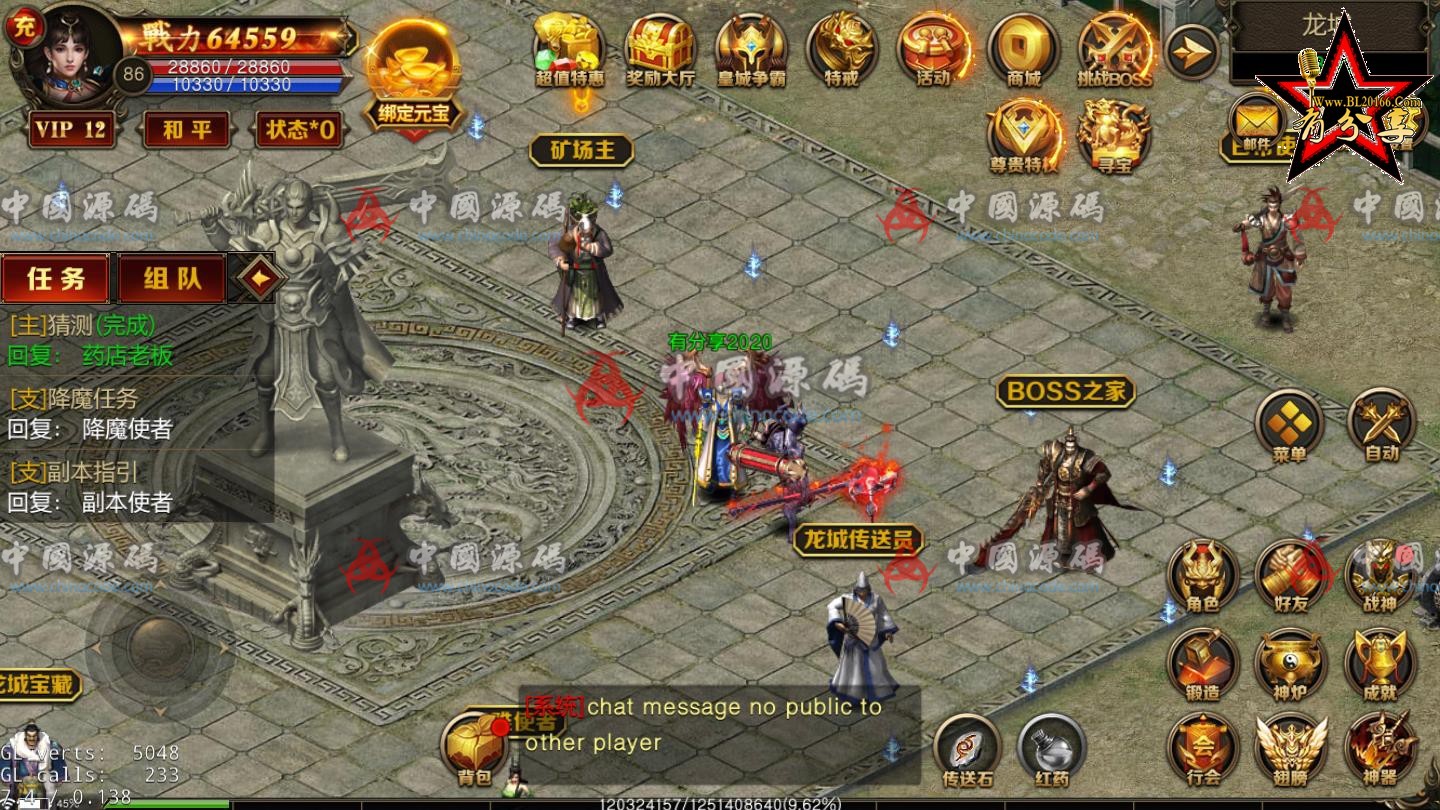Open the 背包 backpack
1440x810 pixels.
473,752
